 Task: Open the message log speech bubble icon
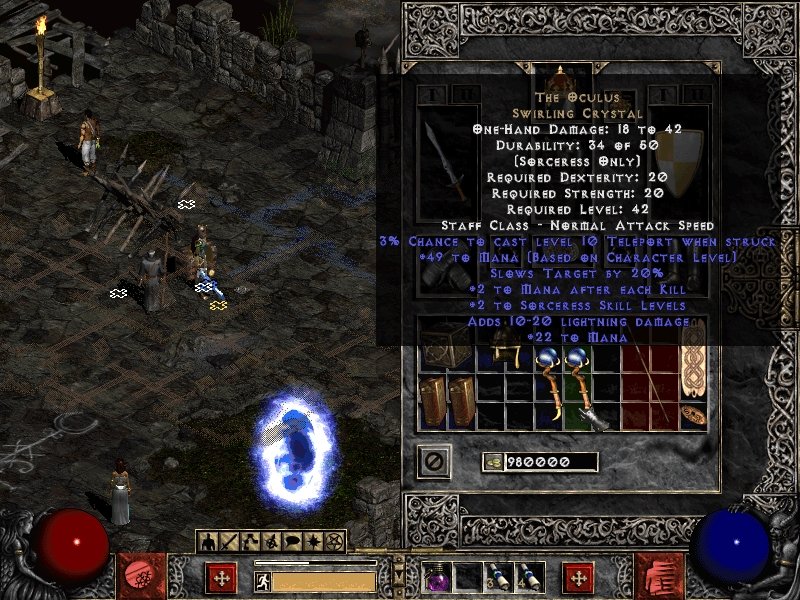294,542
